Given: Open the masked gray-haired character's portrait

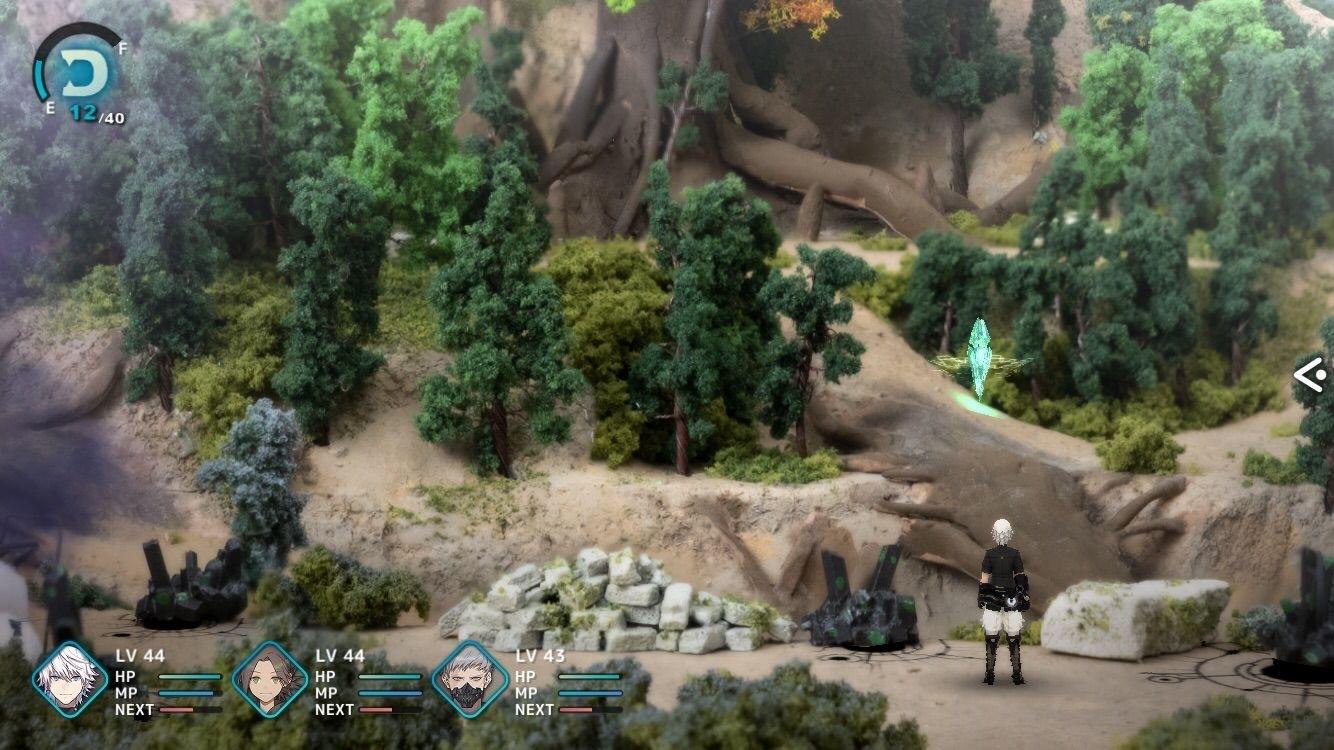Looking at the screenshot, I should [x=470, y=680].
